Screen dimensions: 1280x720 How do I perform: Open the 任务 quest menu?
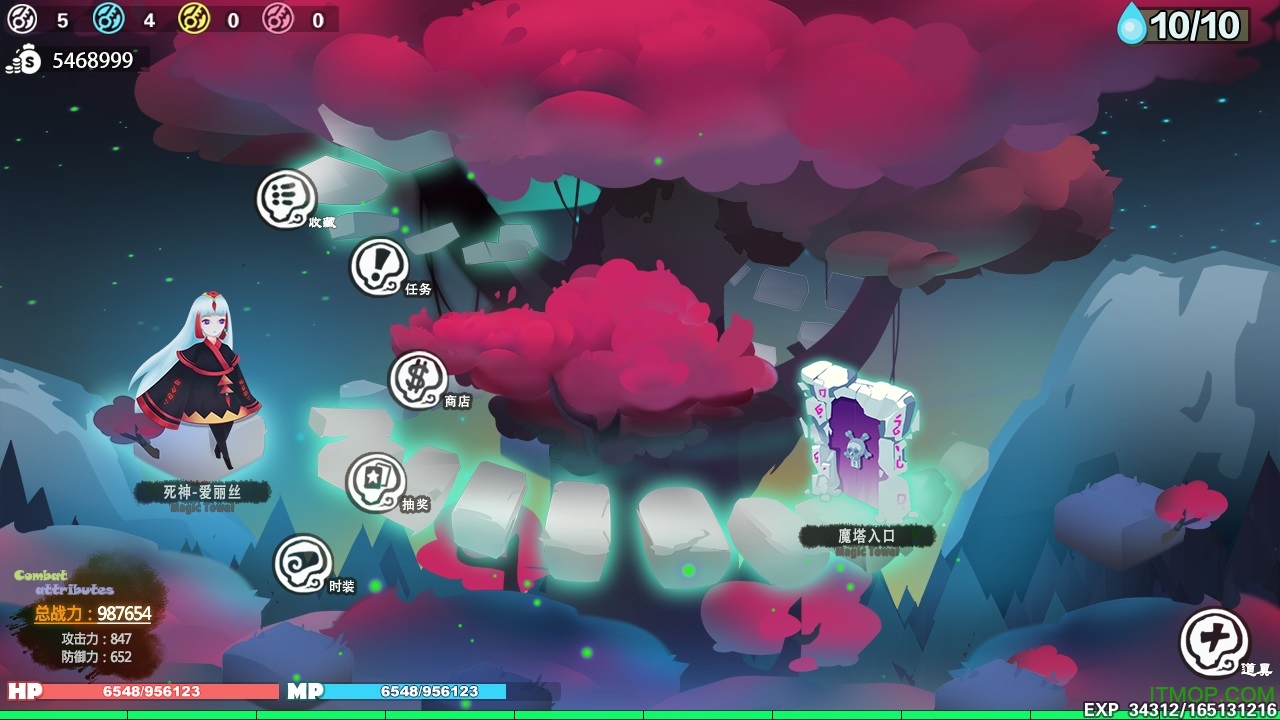(x=380, y=267)
